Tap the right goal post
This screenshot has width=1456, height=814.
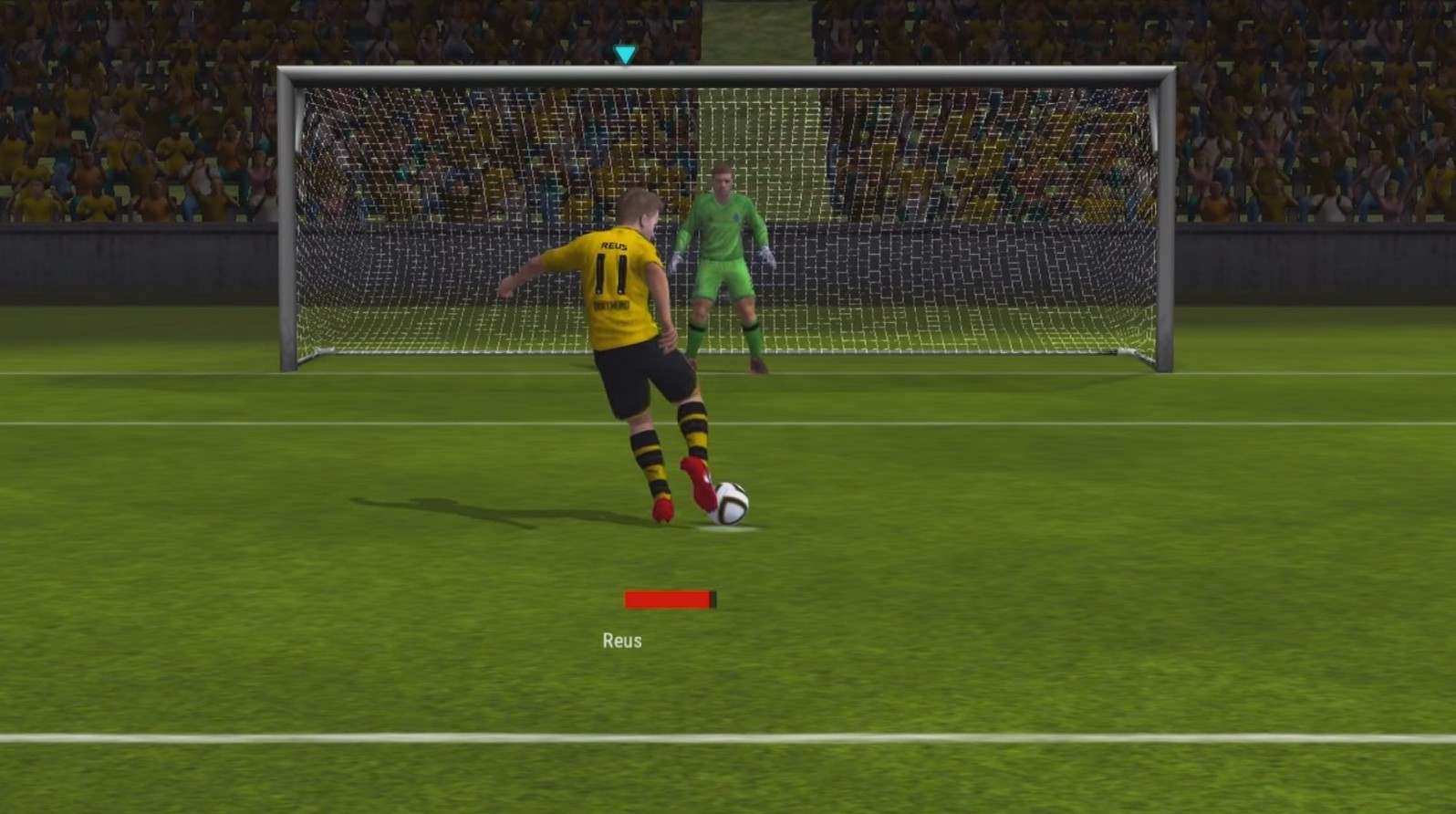1165,228
